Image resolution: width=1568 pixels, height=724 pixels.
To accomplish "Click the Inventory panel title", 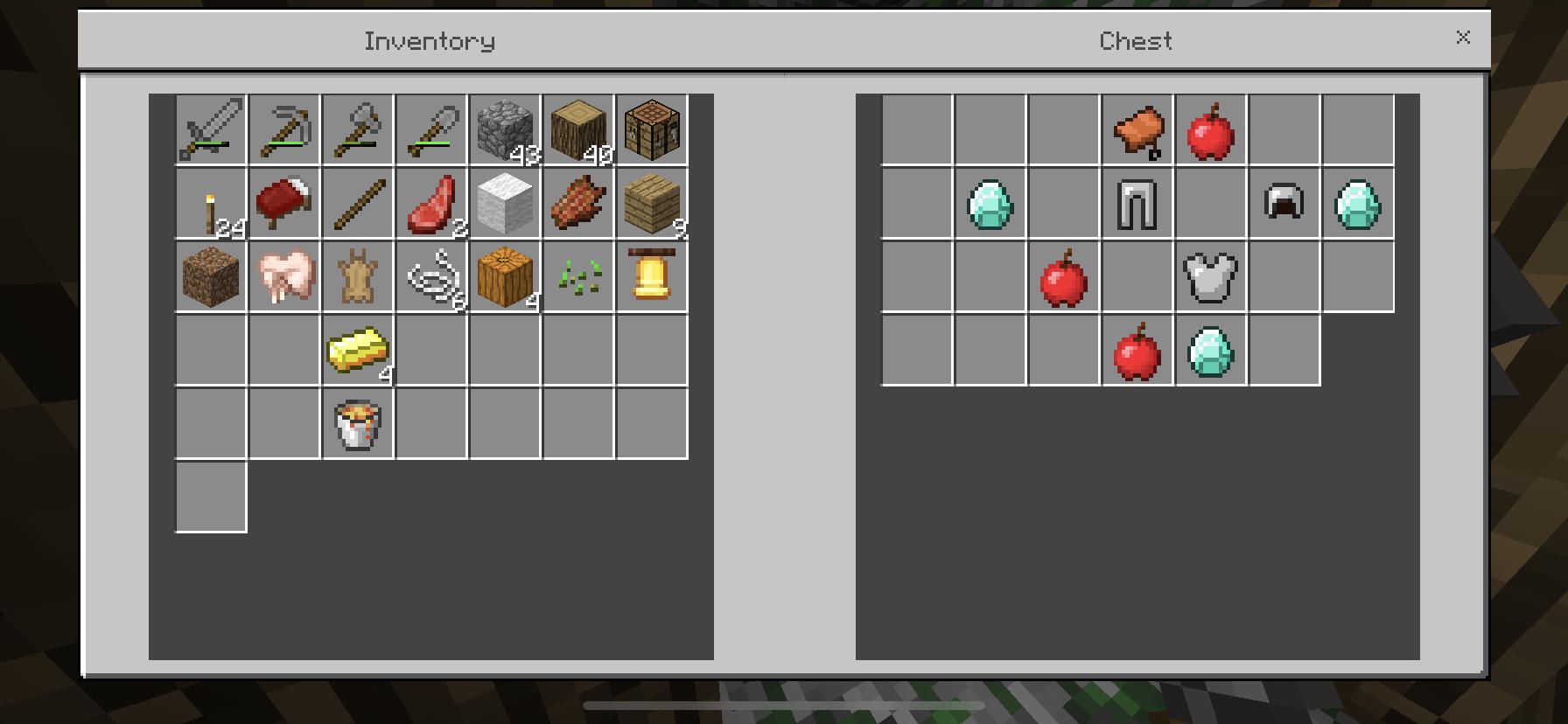I will coord(430,40).
